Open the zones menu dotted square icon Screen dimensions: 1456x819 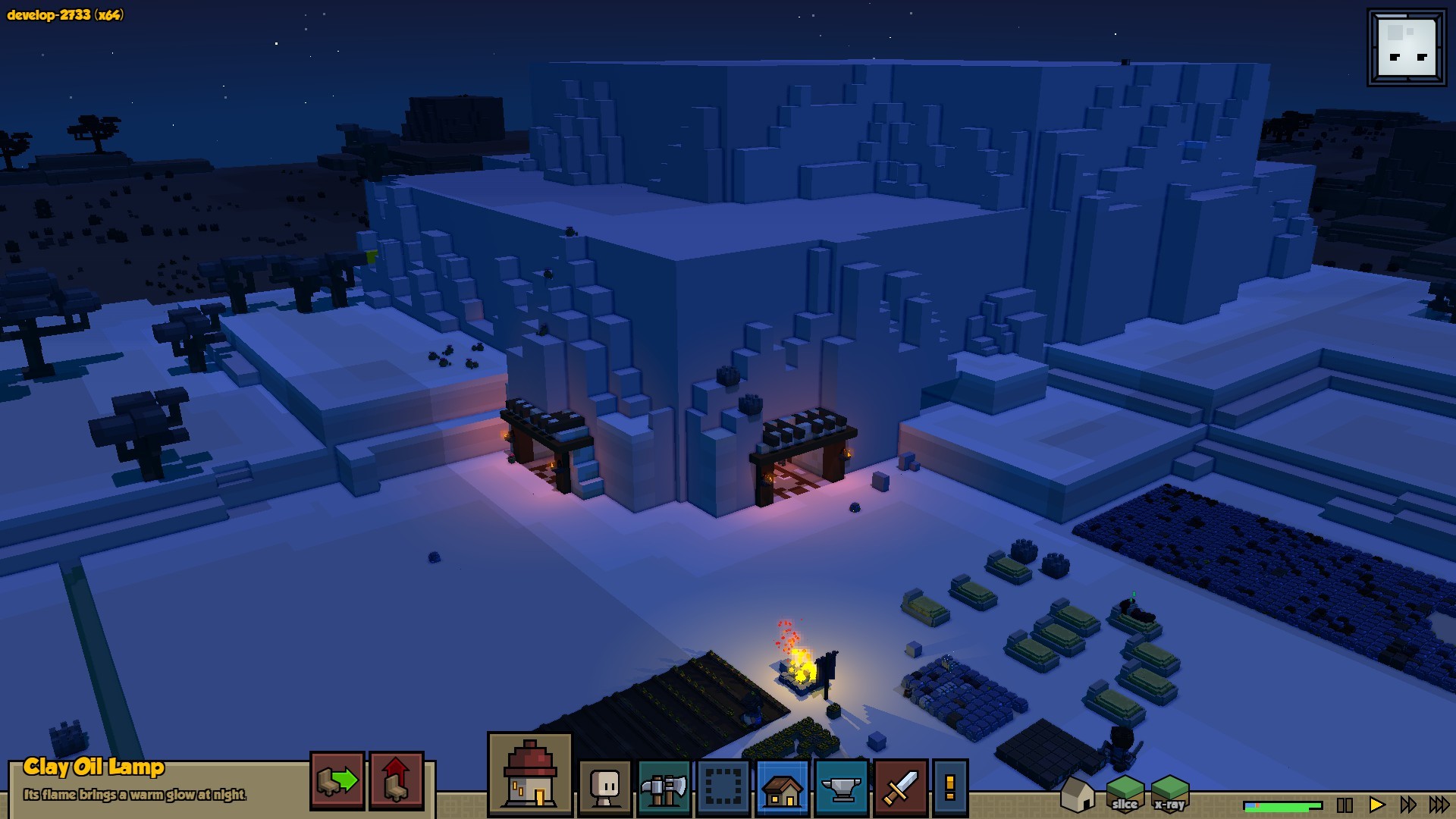pyautogui.click(x=723, y=787)
